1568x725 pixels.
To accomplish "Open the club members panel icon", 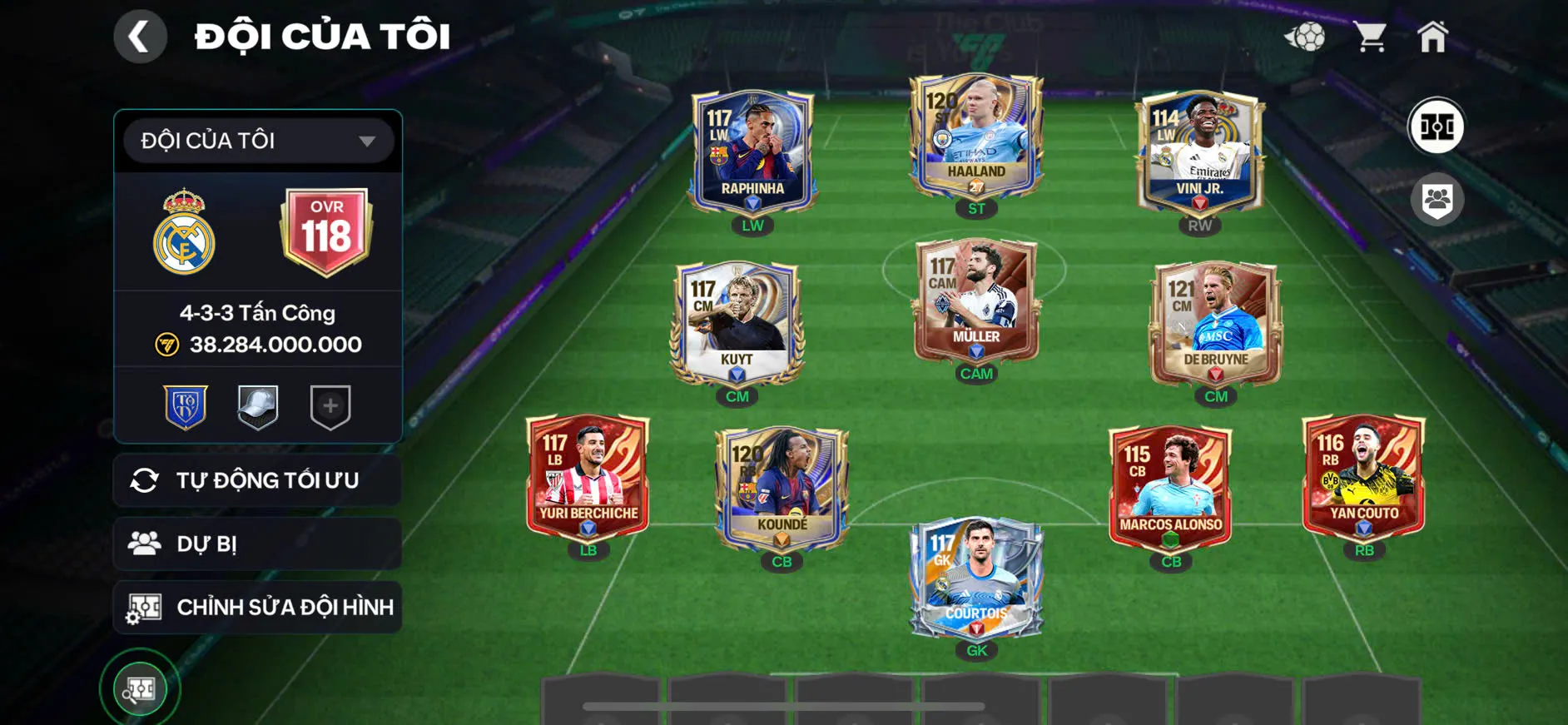I will (1439, 198).
